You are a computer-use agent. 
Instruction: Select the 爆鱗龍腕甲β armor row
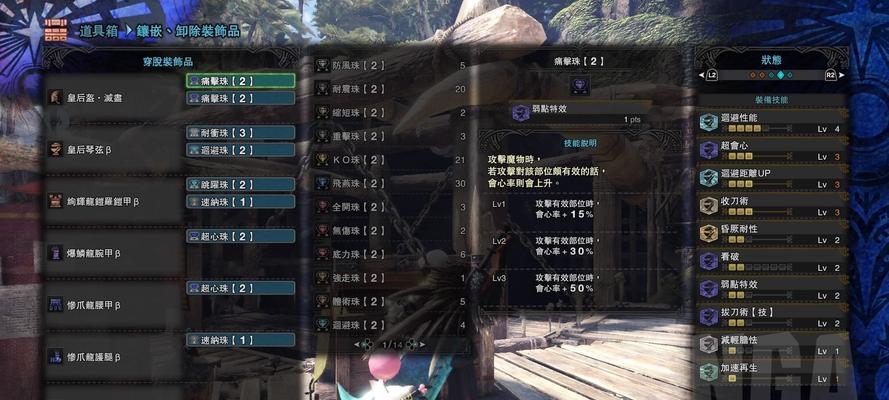point(110,253)
